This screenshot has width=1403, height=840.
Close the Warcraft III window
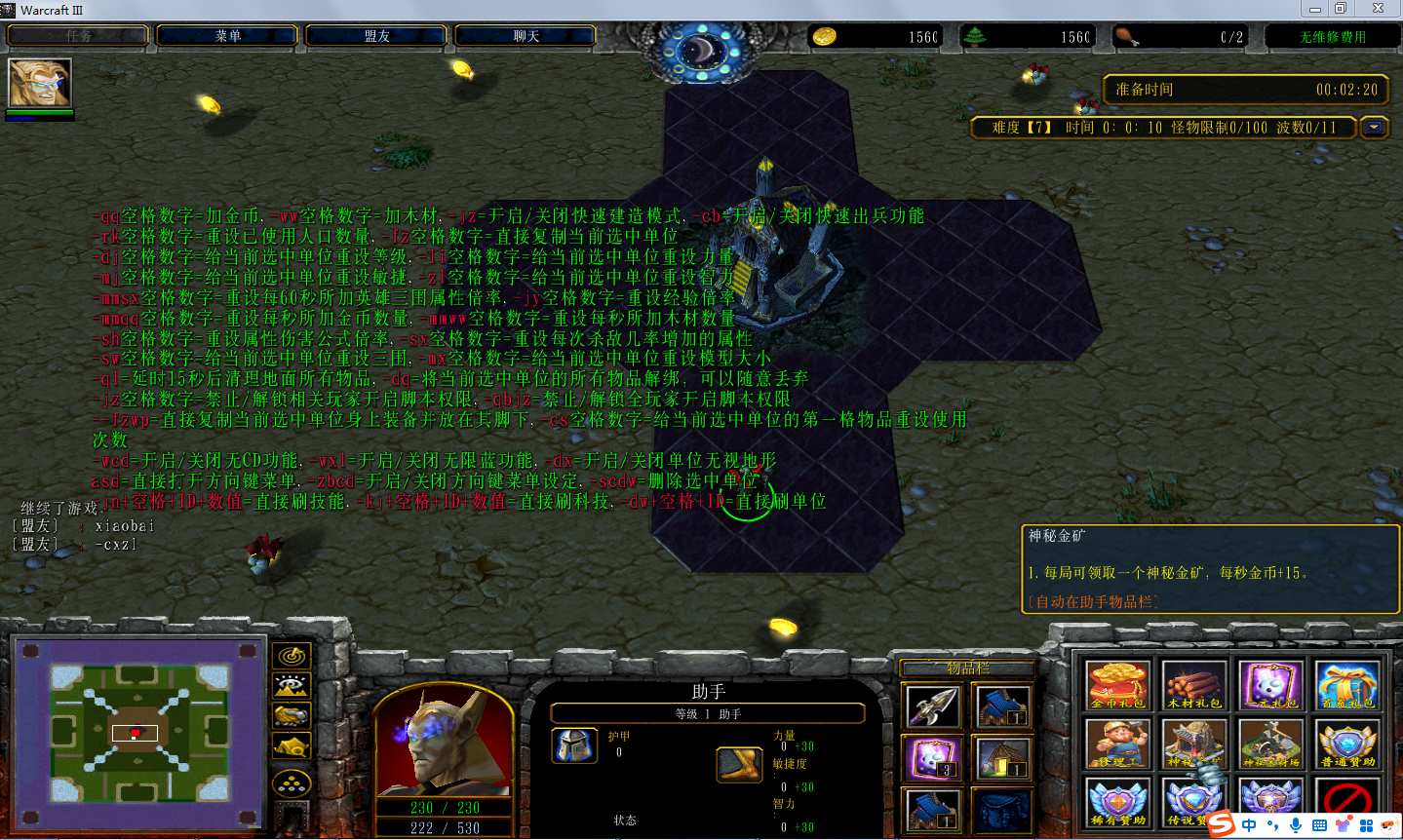coord(1378,9)
